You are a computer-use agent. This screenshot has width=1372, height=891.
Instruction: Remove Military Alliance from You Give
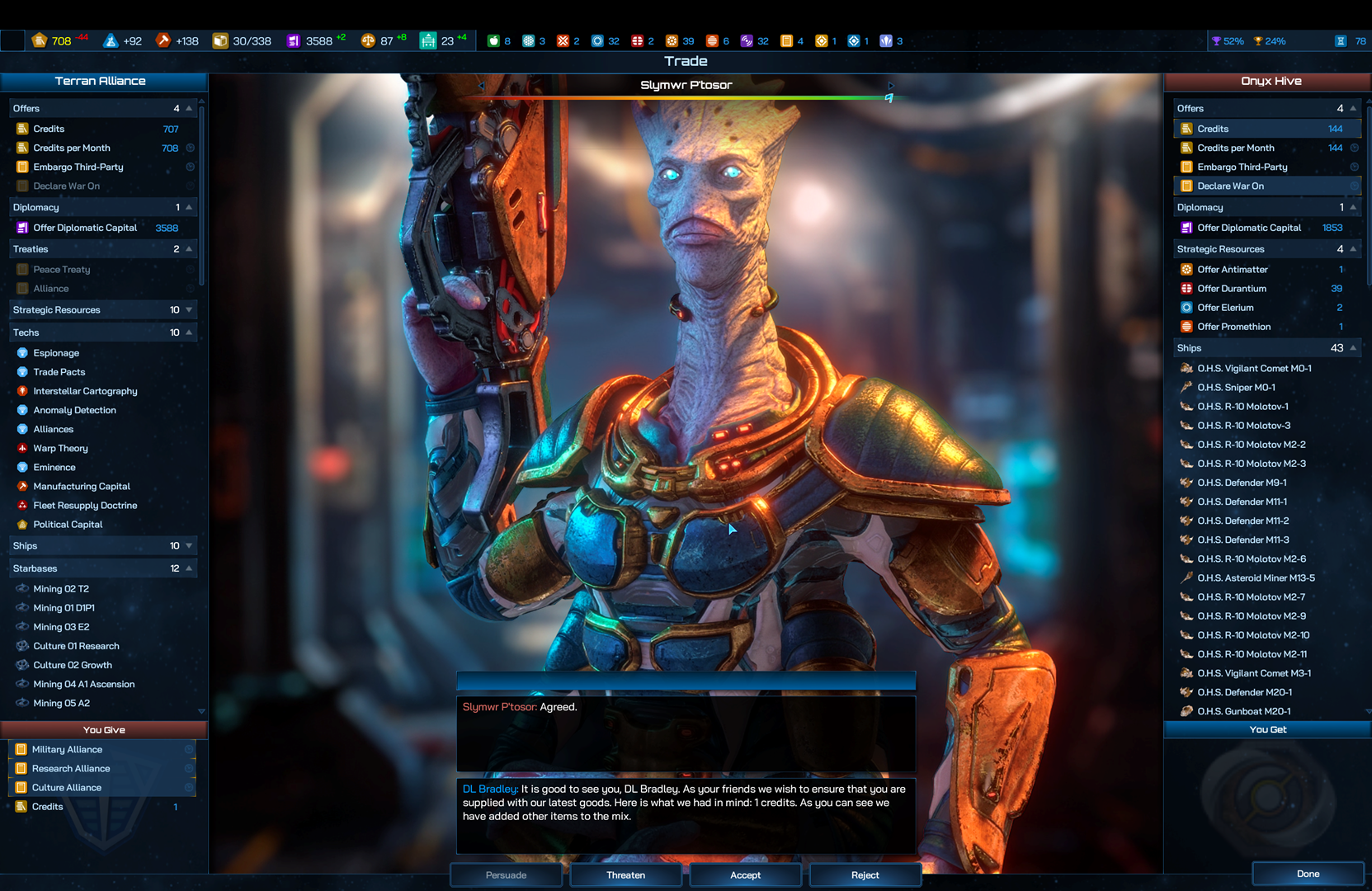[x=67, y=750]
